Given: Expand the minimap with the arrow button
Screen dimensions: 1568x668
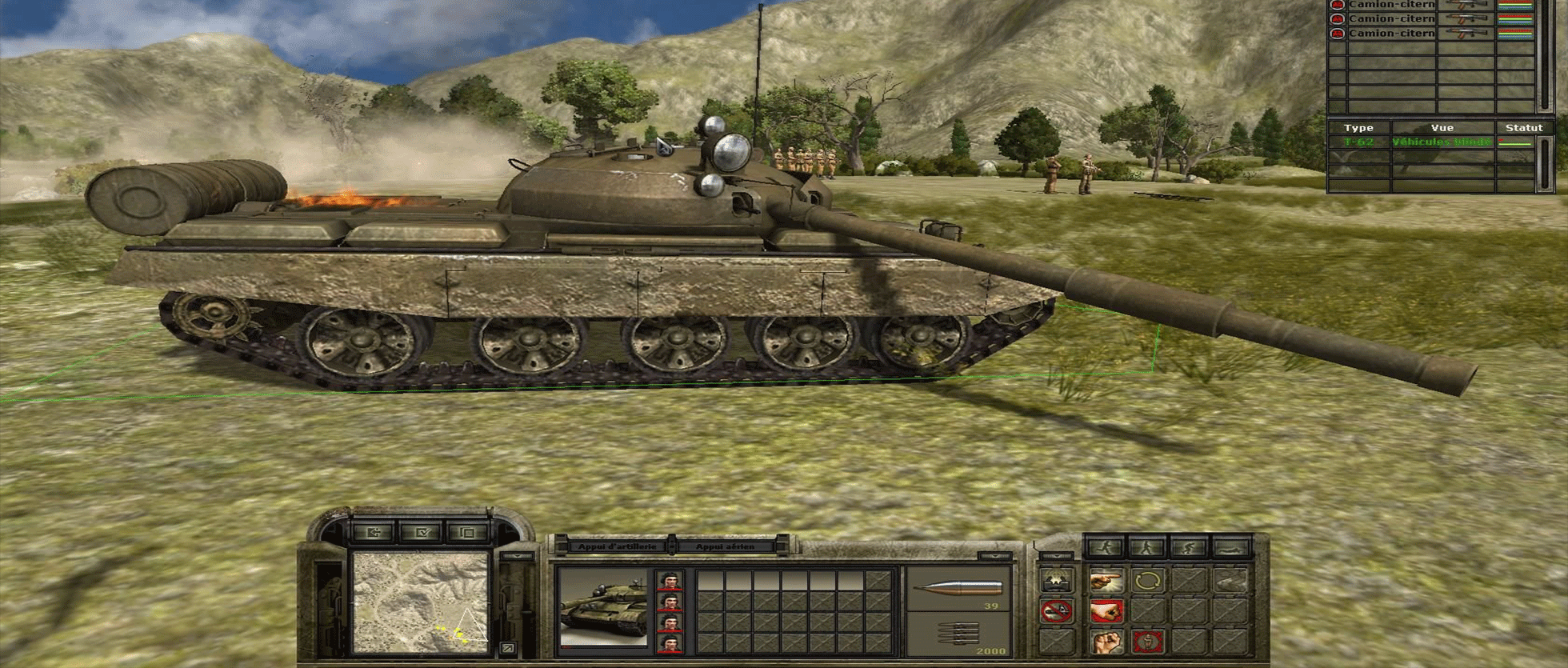Looking at the screenshot, I should pyautogui.click(x=506, y=648).
